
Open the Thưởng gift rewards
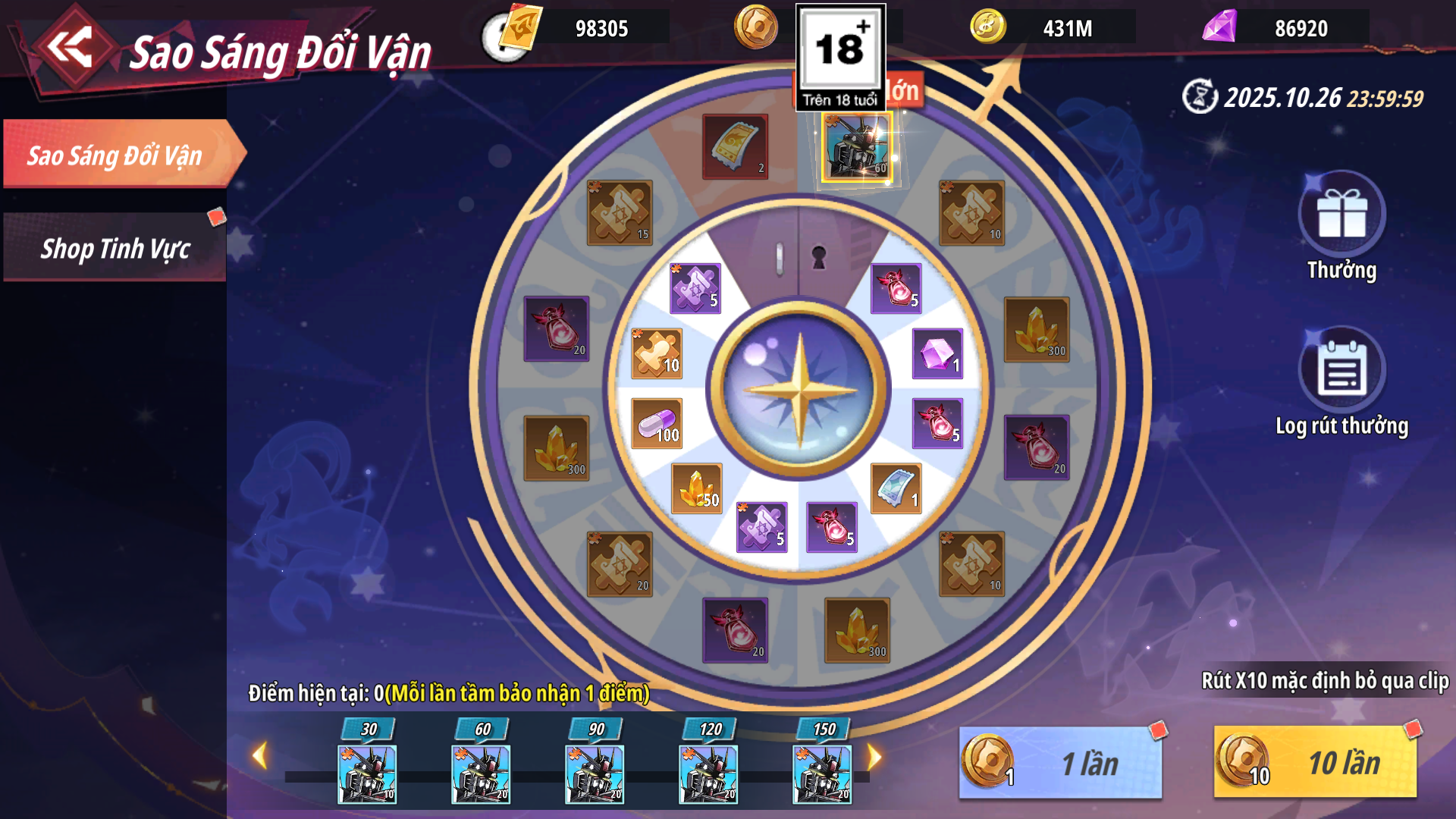(x=1341, y=216)
